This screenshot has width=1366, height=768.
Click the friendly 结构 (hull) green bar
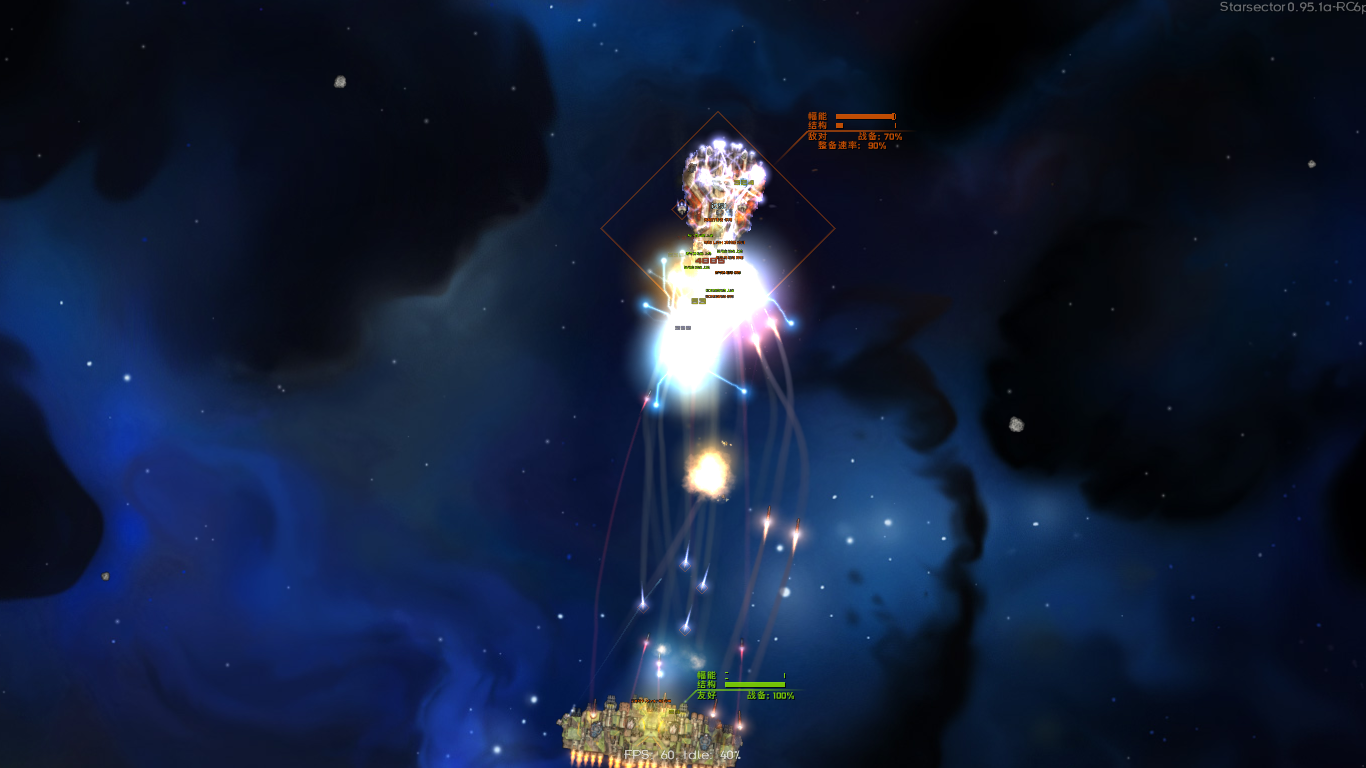754,684
